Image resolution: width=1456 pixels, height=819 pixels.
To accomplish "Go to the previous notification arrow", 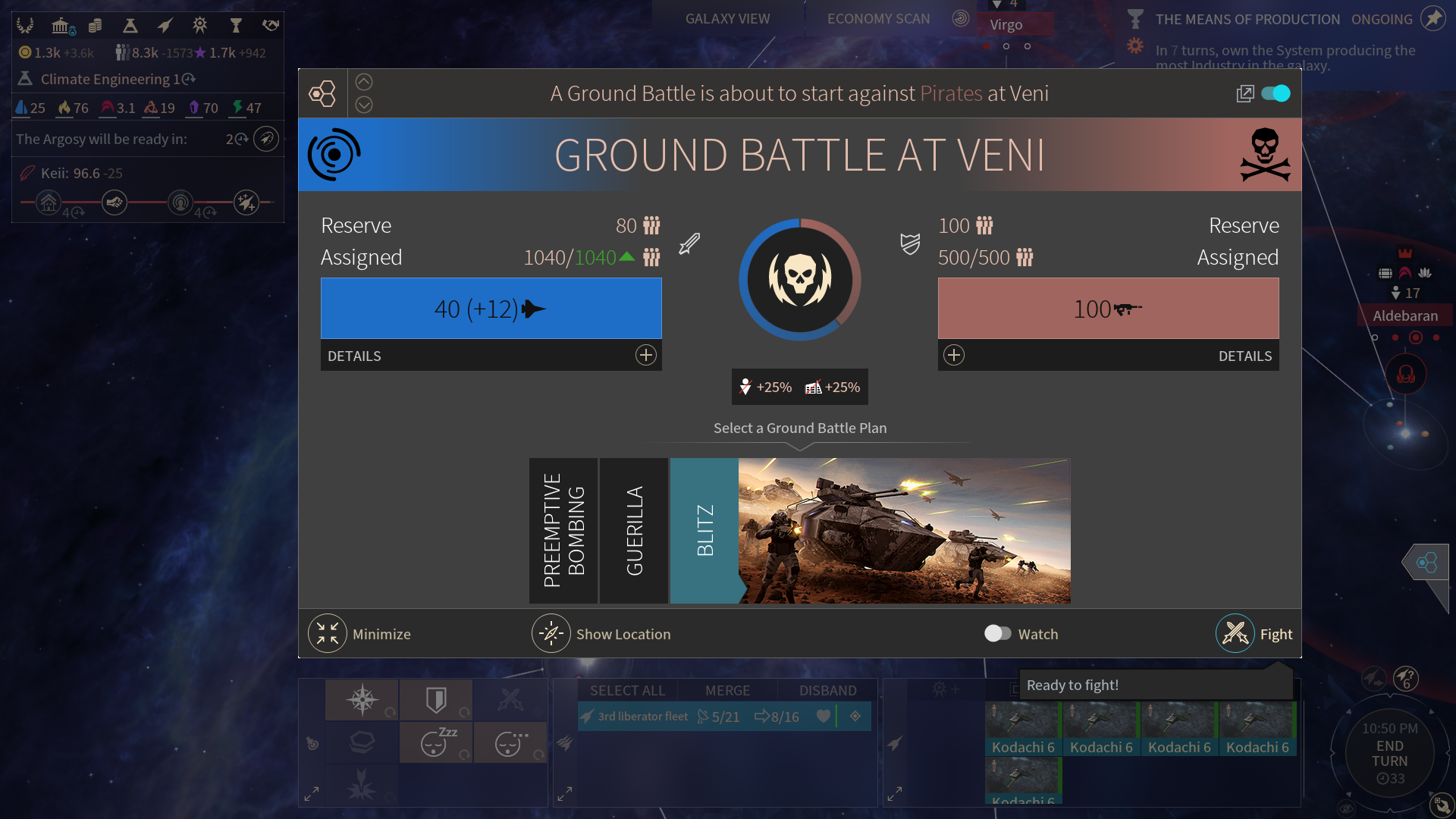I will (364, 82).
